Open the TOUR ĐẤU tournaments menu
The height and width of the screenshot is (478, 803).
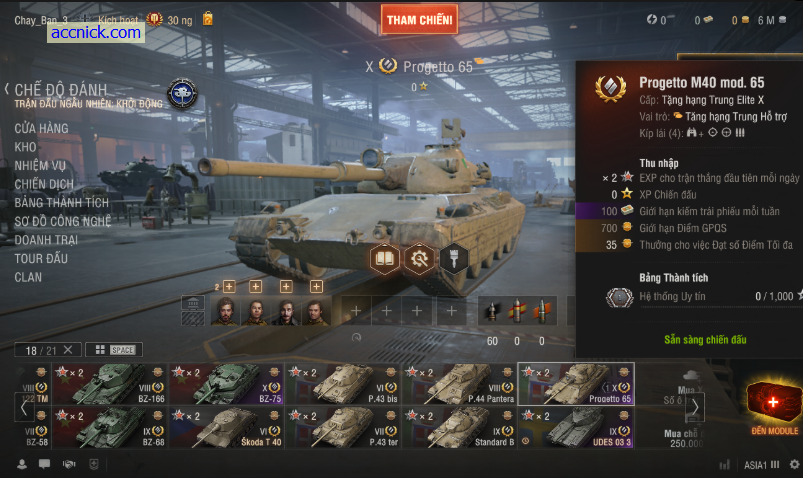41,258
